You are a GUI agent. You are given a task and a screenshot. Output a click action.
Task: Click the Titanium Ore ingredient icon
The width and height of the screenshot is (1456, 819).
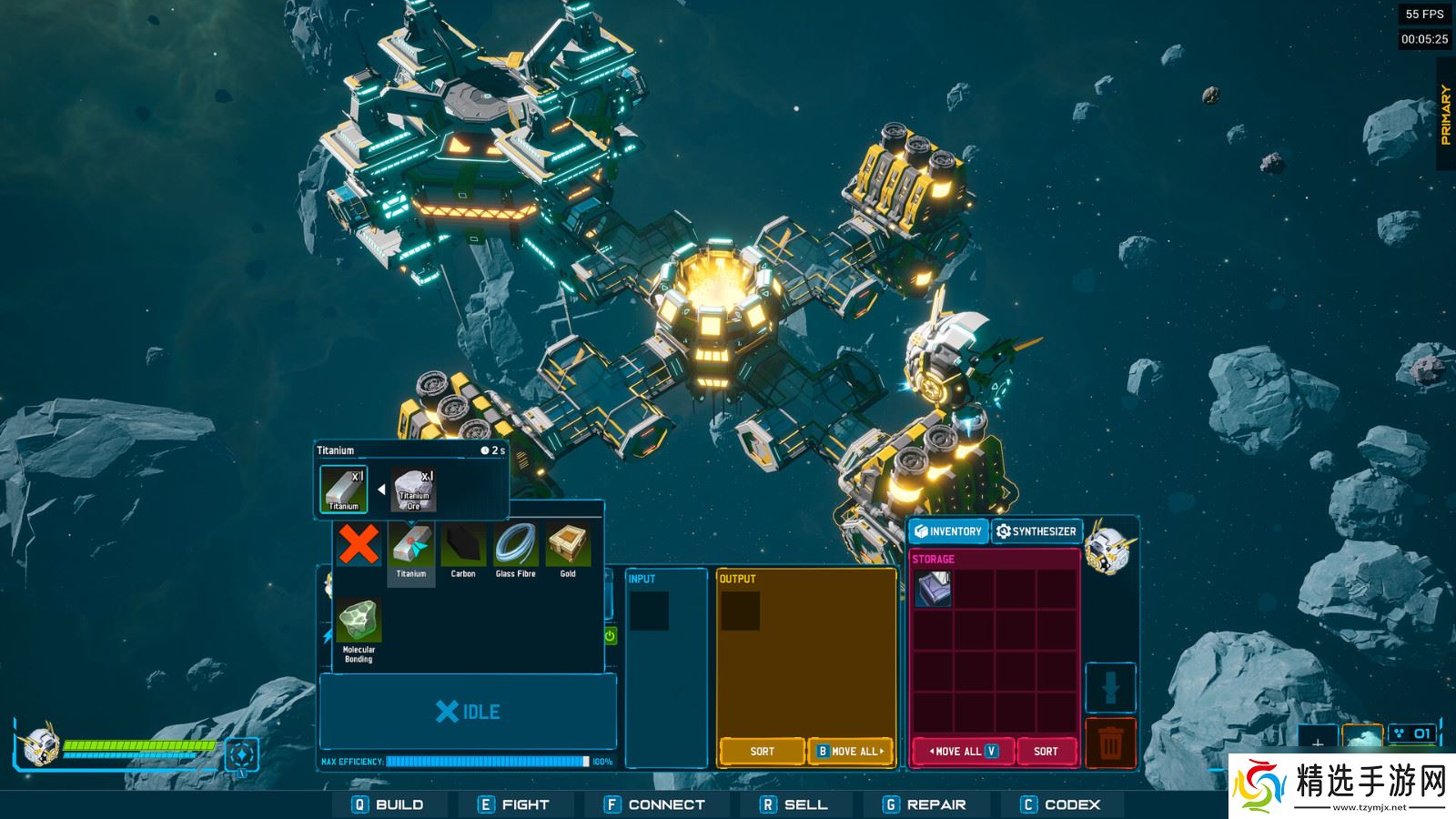(x=414, y=487)
